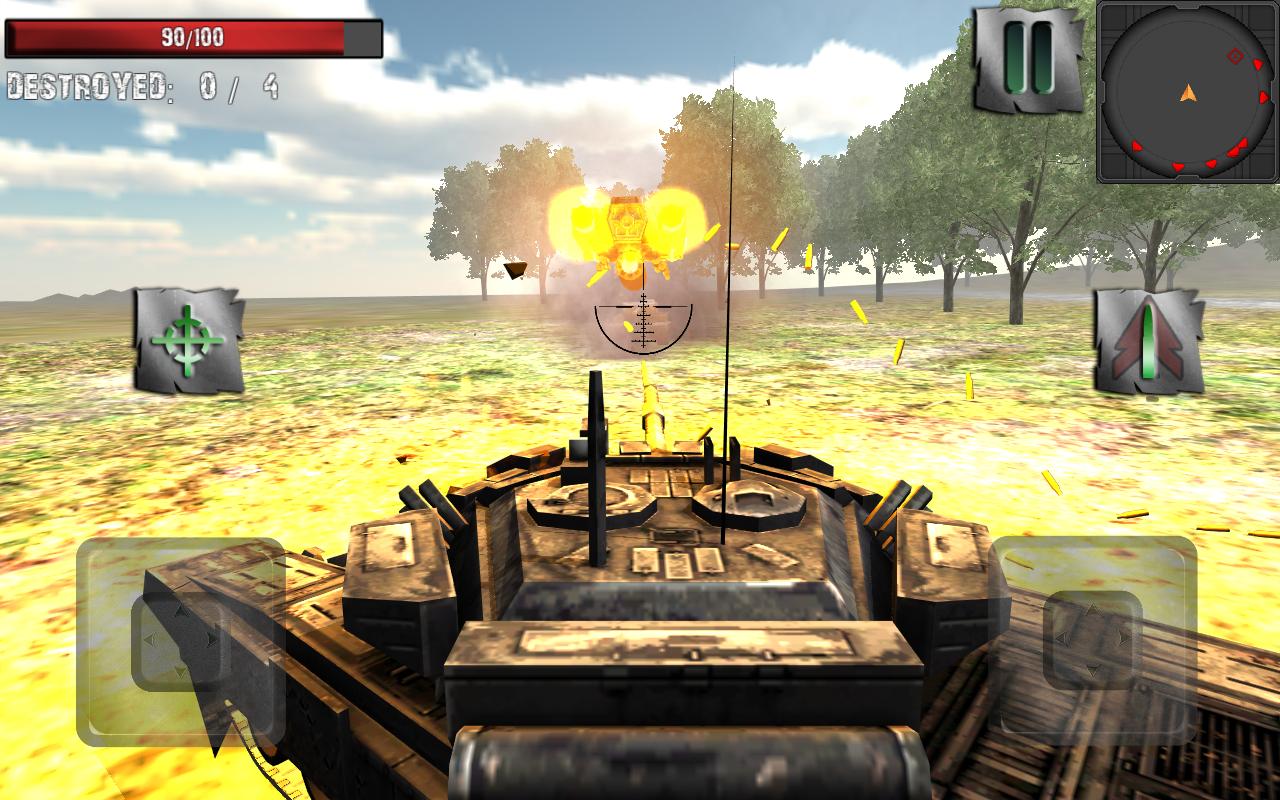
Task: Fire a shell with the missile launch icon
Action: click(1146, 342)
